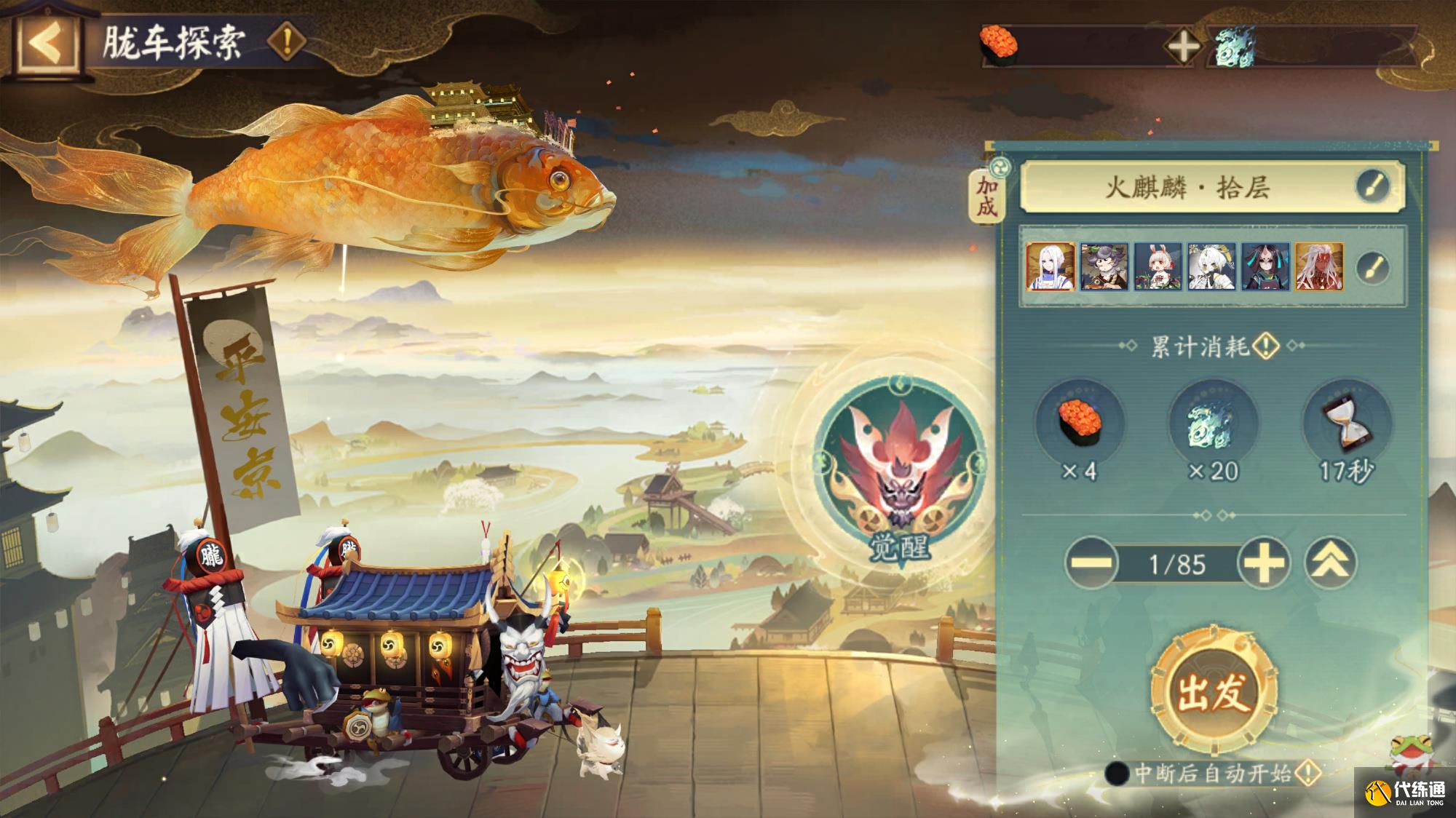Screen dimensions: 1456x818
Task: Increase the run count with plus
Action: (1265, 563)
